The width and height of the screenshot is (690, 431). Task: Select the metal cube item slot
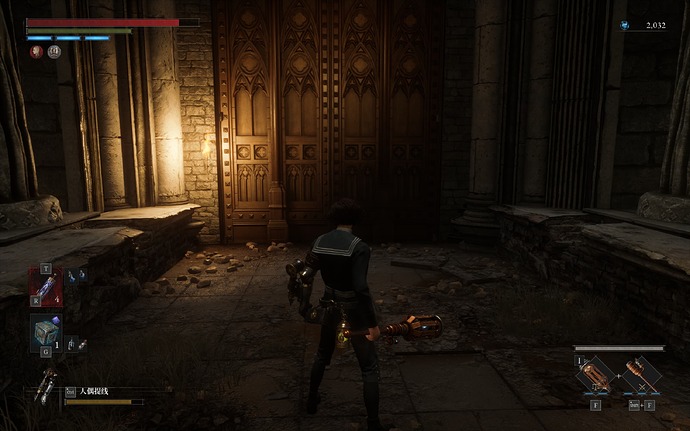46,331
